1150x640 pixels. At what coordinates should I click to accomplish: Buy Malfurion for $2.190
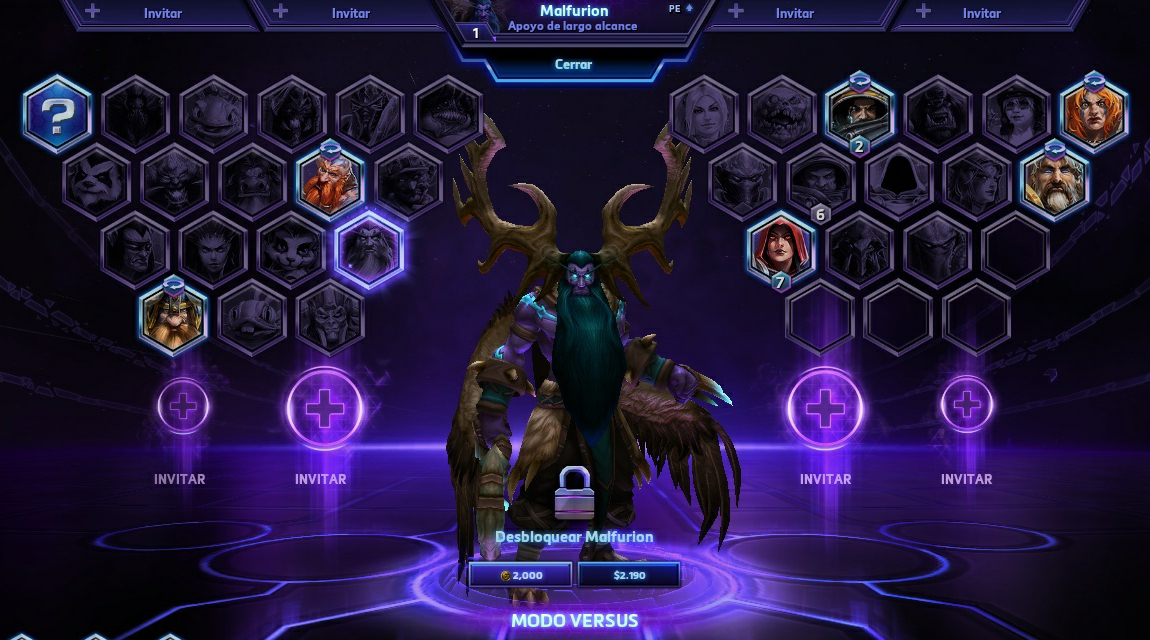(629, 575)
